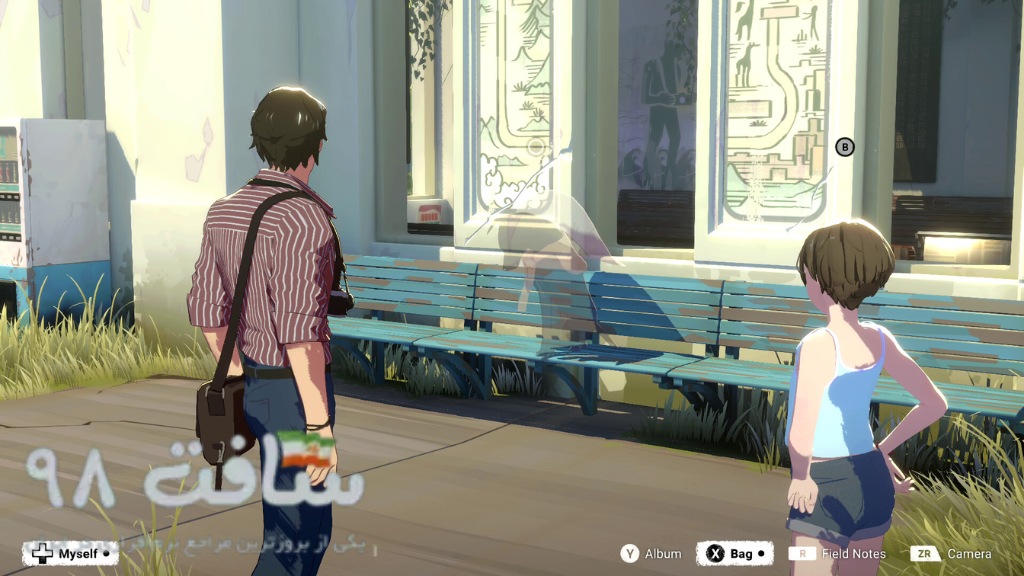1024x576 pixels.
Task: Select the Myself option
Action: [70, 553]
